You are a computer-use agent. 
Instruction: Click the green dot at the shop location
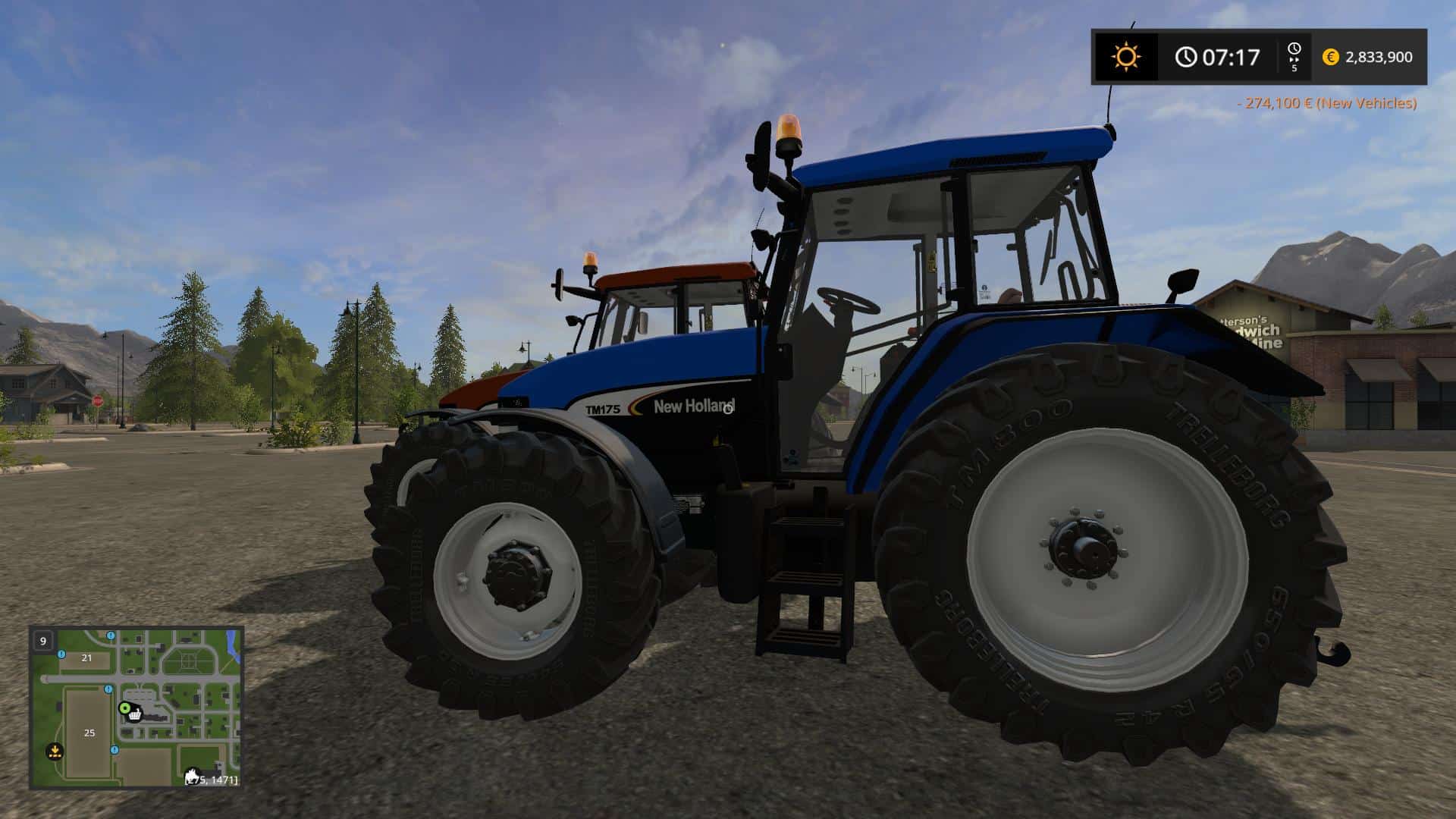pos(124,708)
